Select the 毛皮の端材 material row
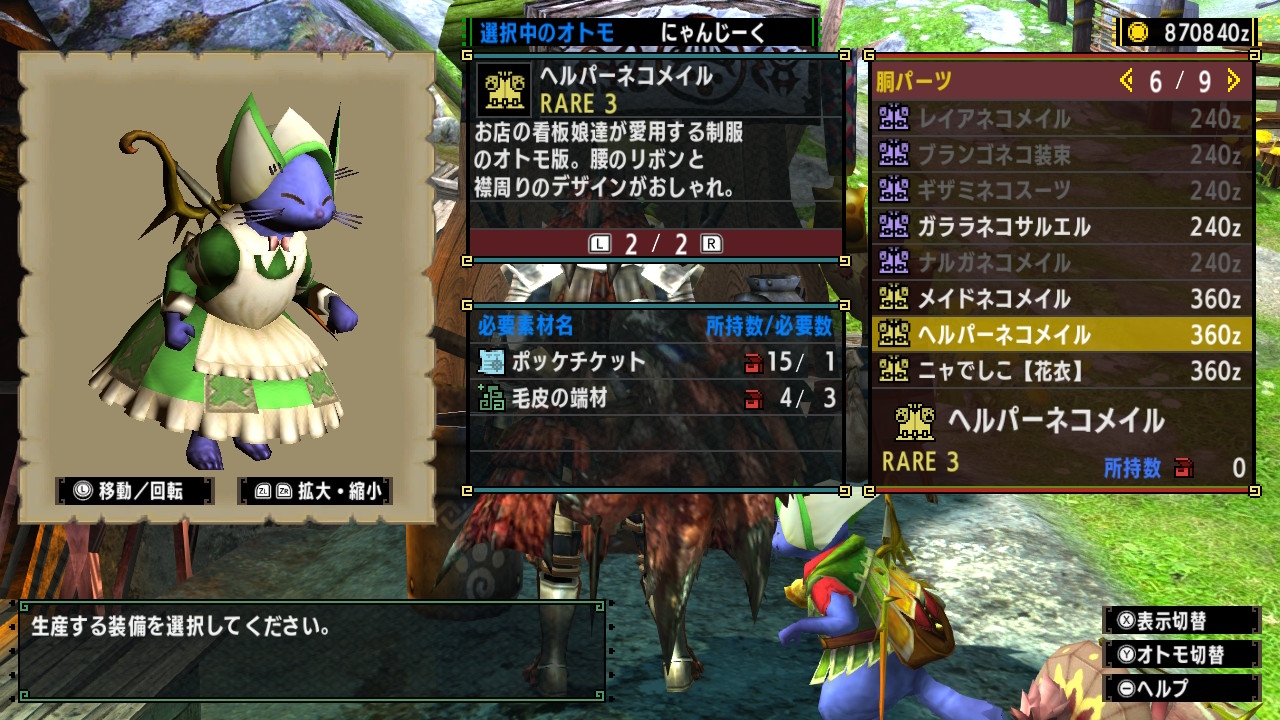The image size is (1280, 720). (656, 399)
